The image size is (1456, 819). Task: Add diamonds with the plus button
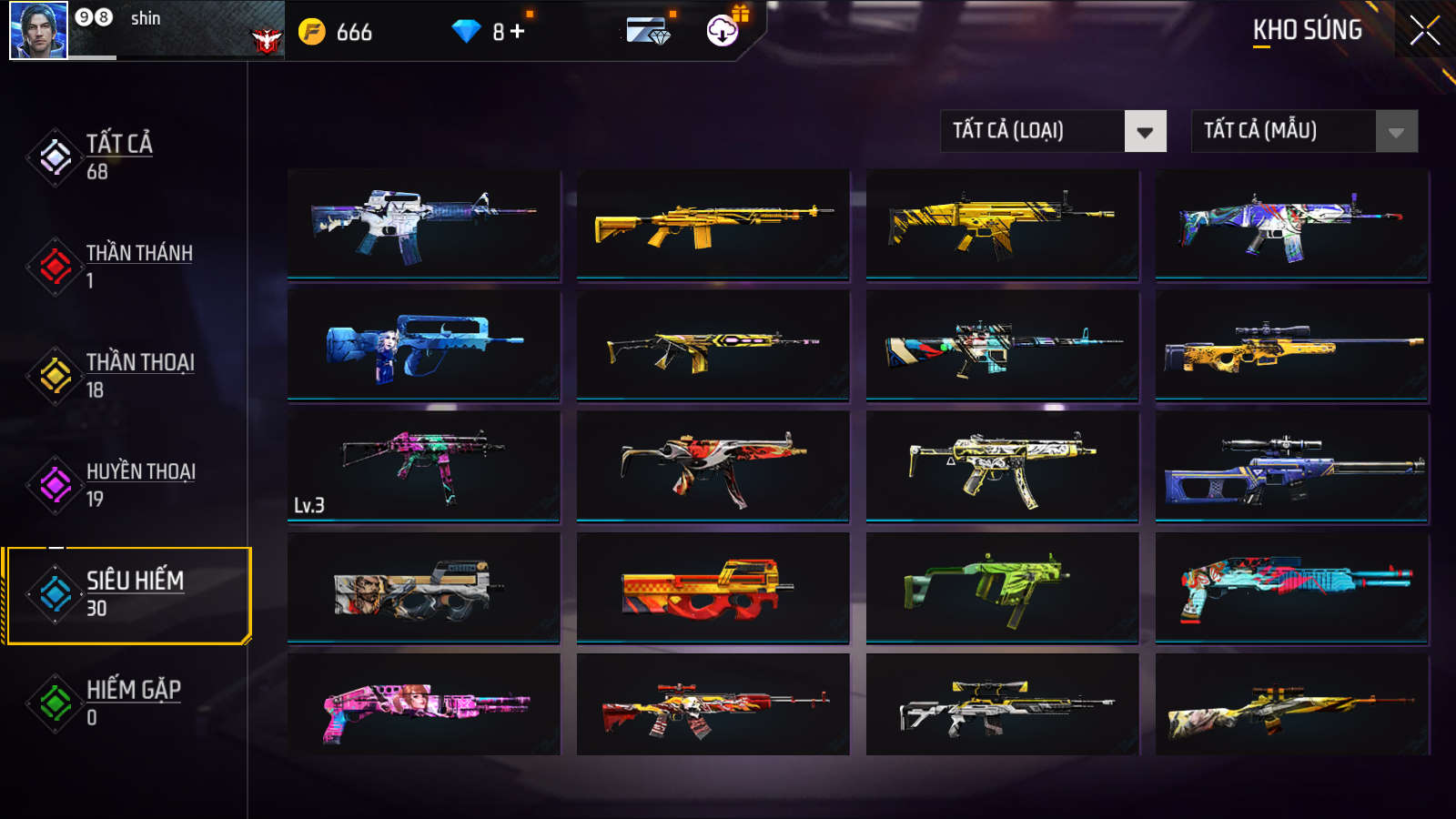tap(518, 32)
